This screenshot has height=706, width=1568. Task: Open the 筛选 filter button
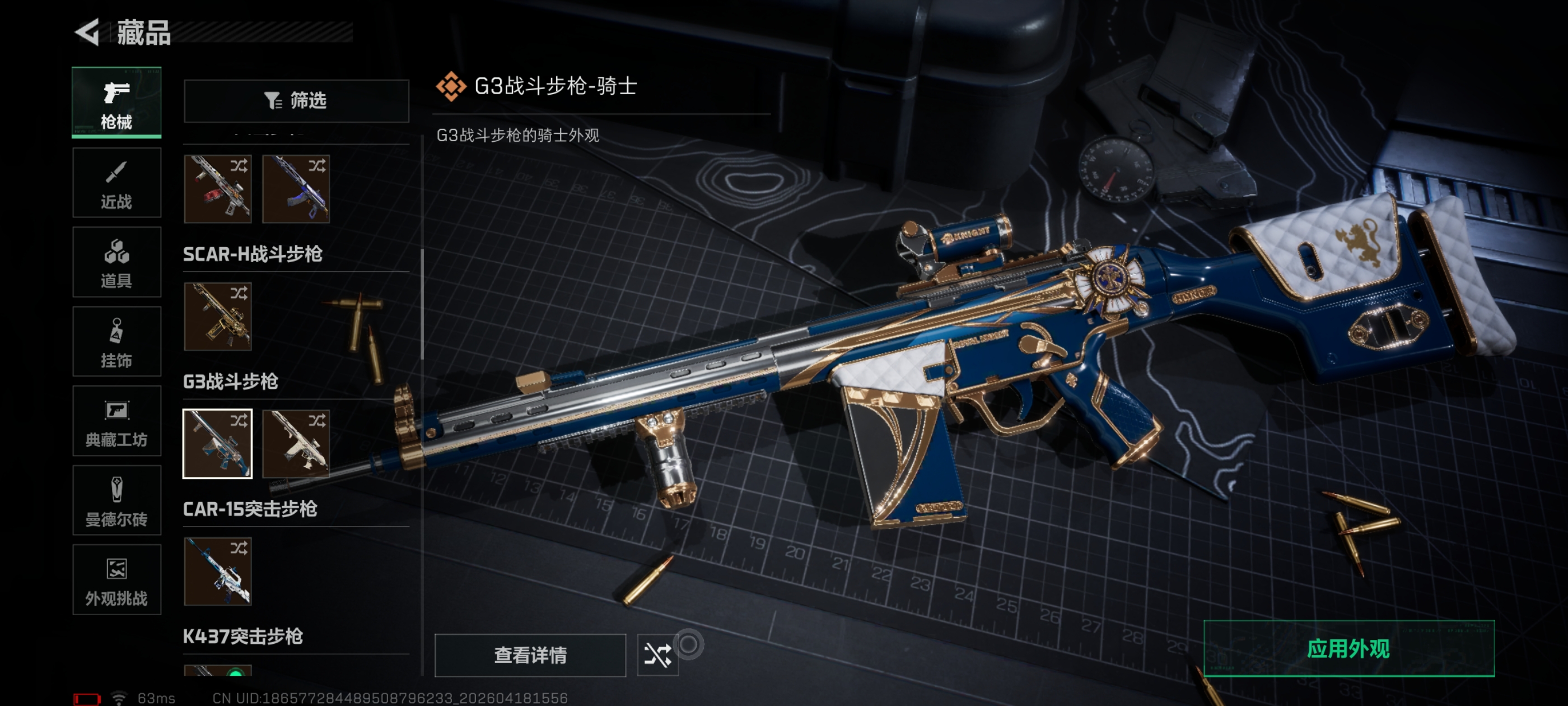(296, 100)
